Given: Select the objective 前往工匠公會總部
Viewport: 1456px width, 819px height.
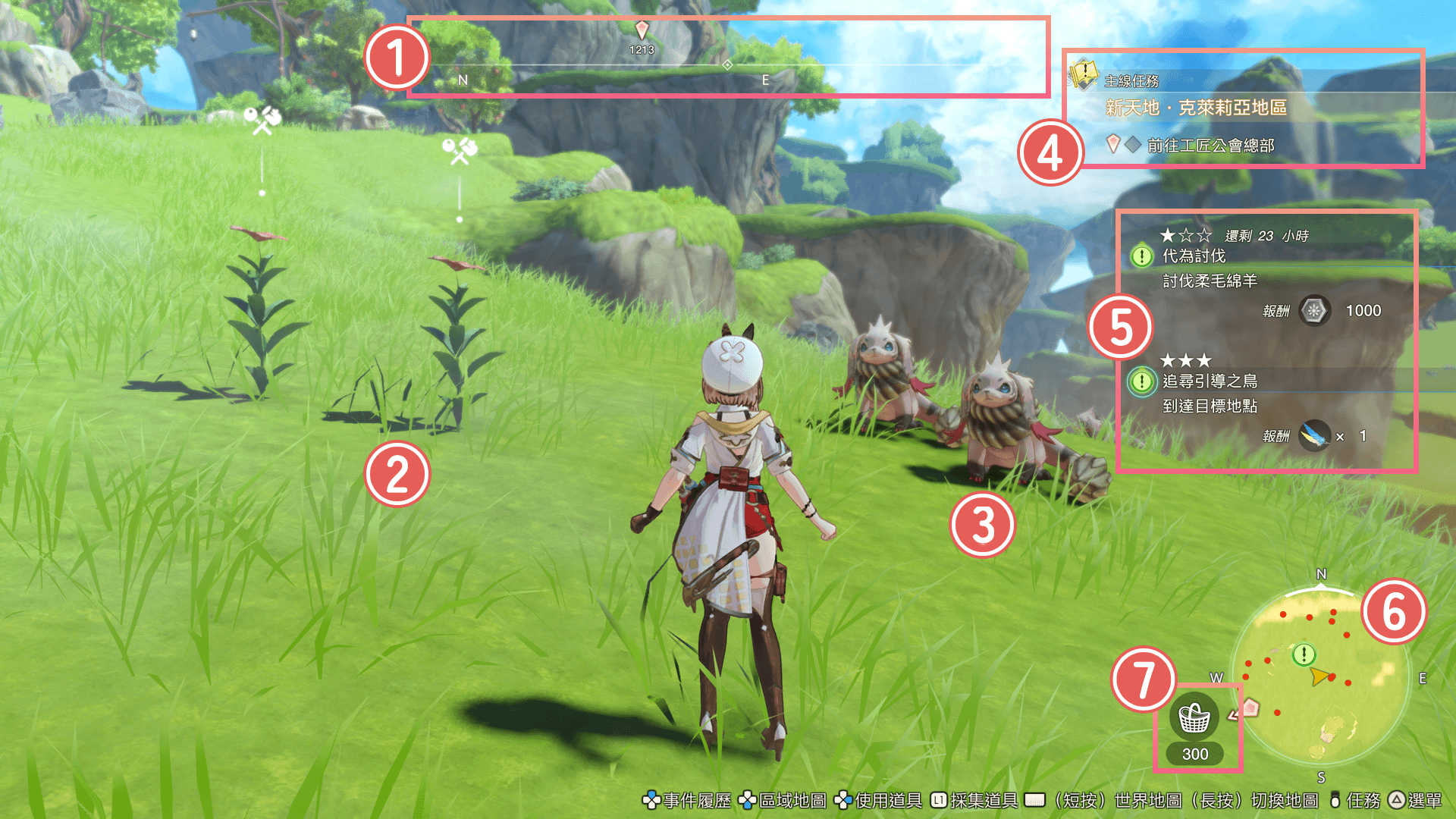Looking at the screenshot, I should click(x=1210, y=146).
